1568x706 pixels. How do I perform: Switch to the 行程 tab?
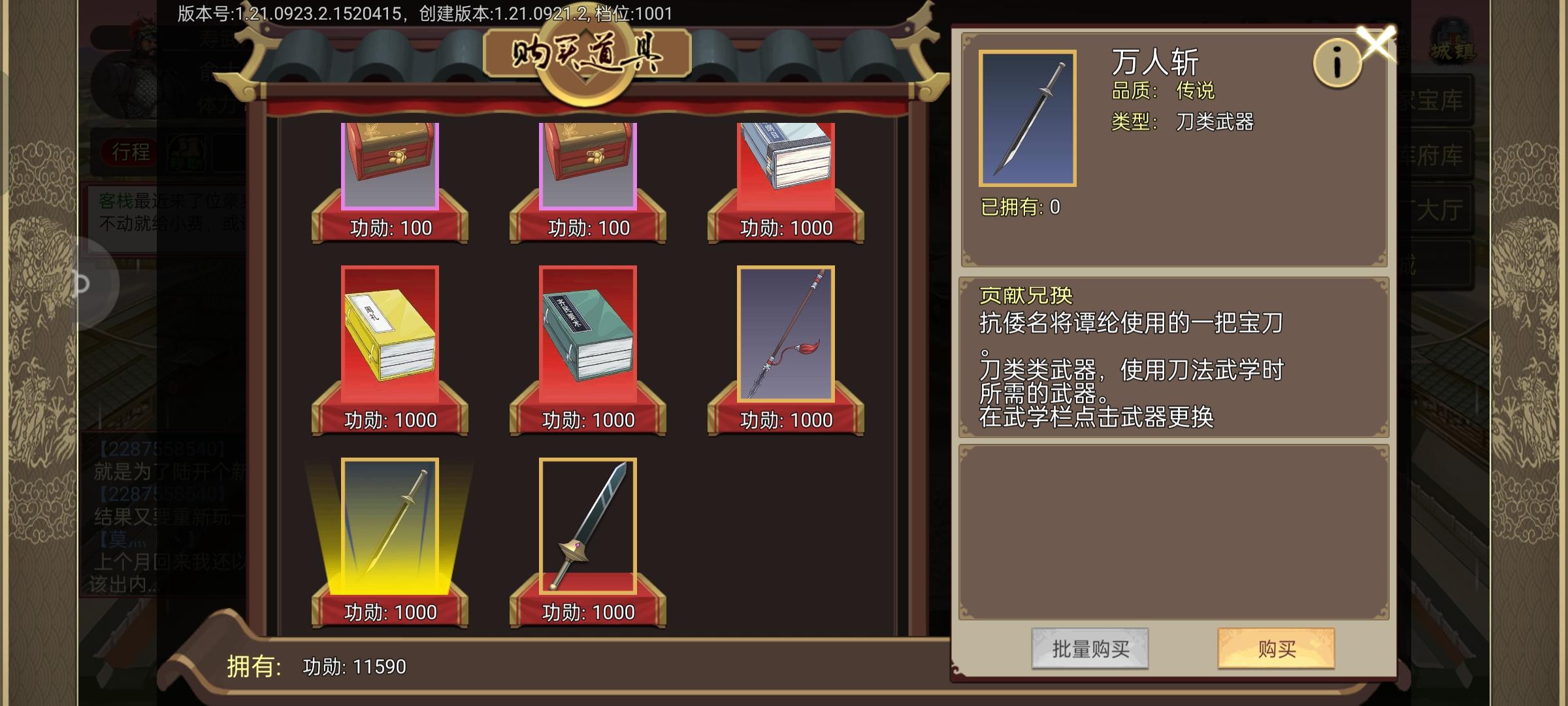129,152
